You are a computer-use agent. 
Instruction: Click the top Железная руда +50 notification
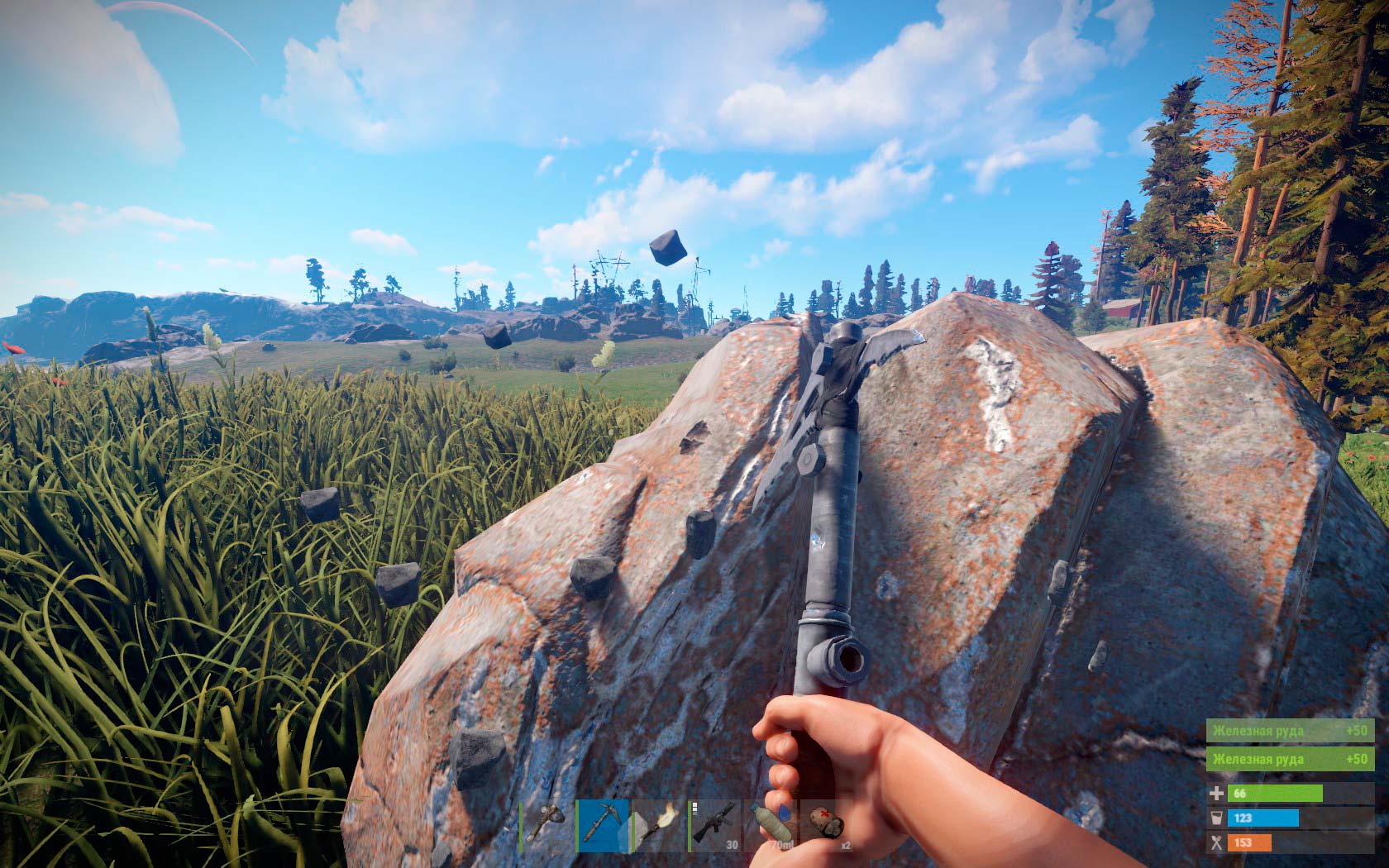pyautogui.click(x=1290, y=732)
